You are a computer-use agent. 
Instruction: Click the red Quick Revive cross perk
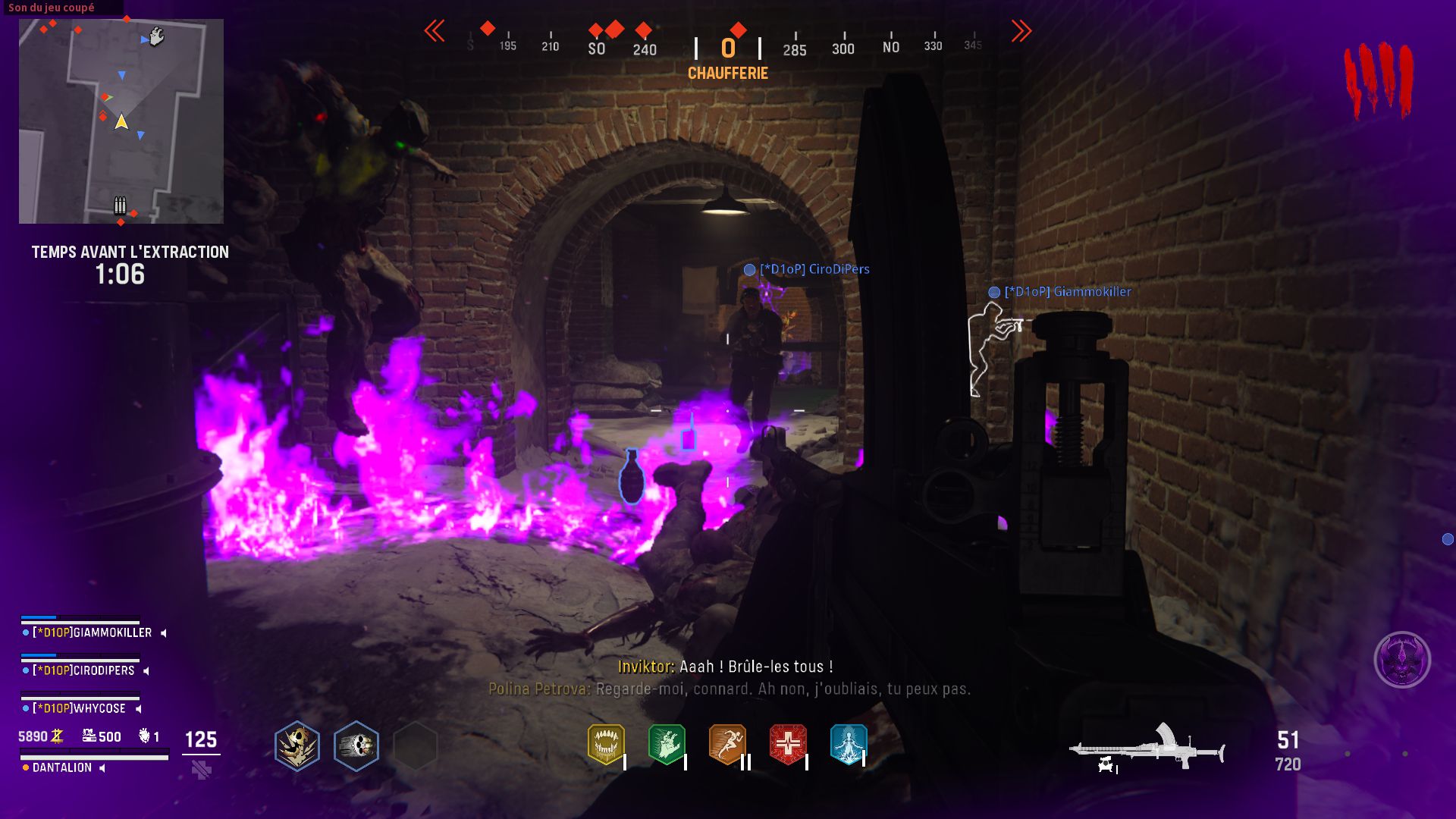[x=788, y=744]
